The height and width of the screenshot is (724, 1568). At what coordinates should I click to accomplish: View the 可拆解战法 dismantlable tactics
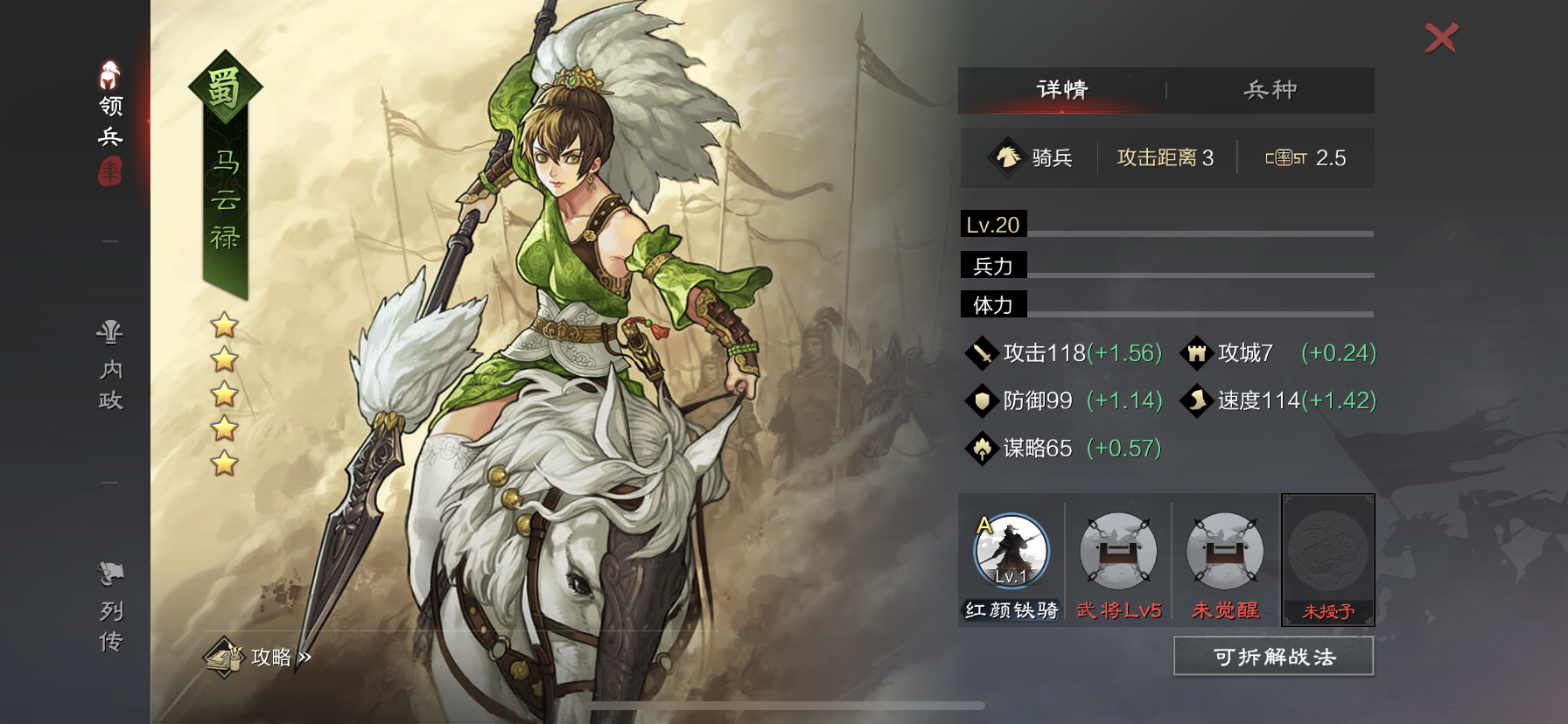[x=1274, y=657]
